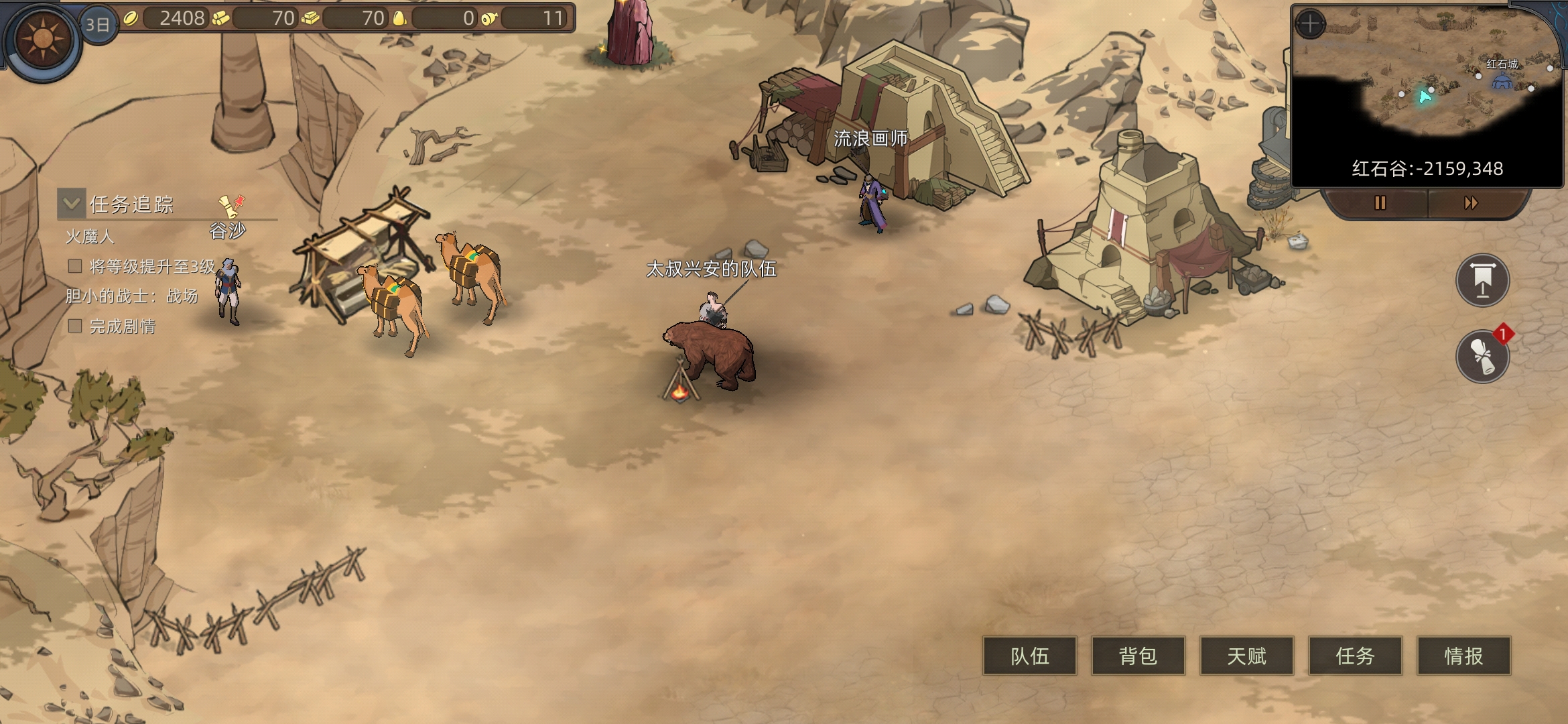Image resolution: width=1568 pixels, height=724 pixels.
Task: Pause the game time
Action: click(1380, 203)
